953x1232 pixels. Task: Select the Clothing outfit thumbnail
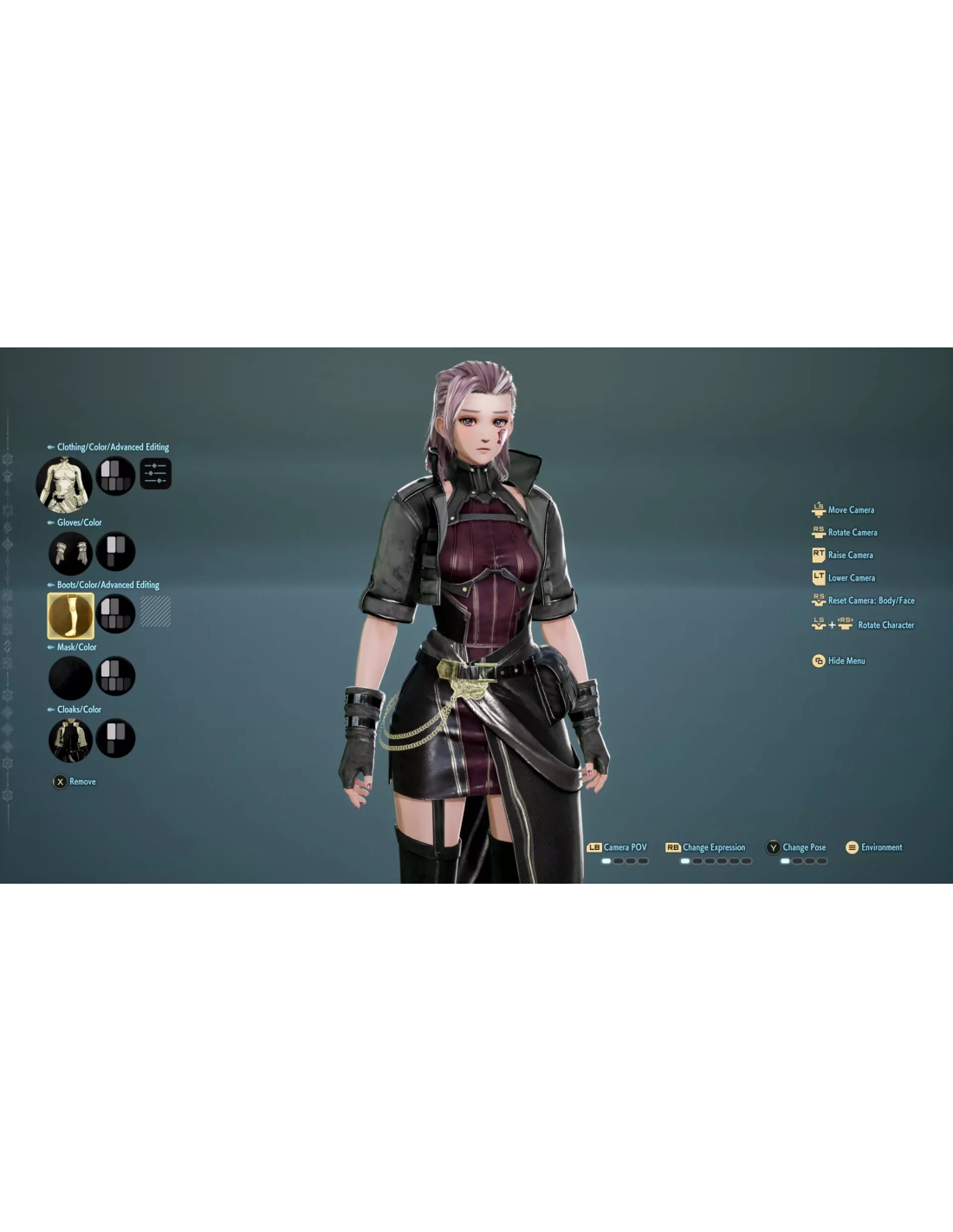(64, 483)
